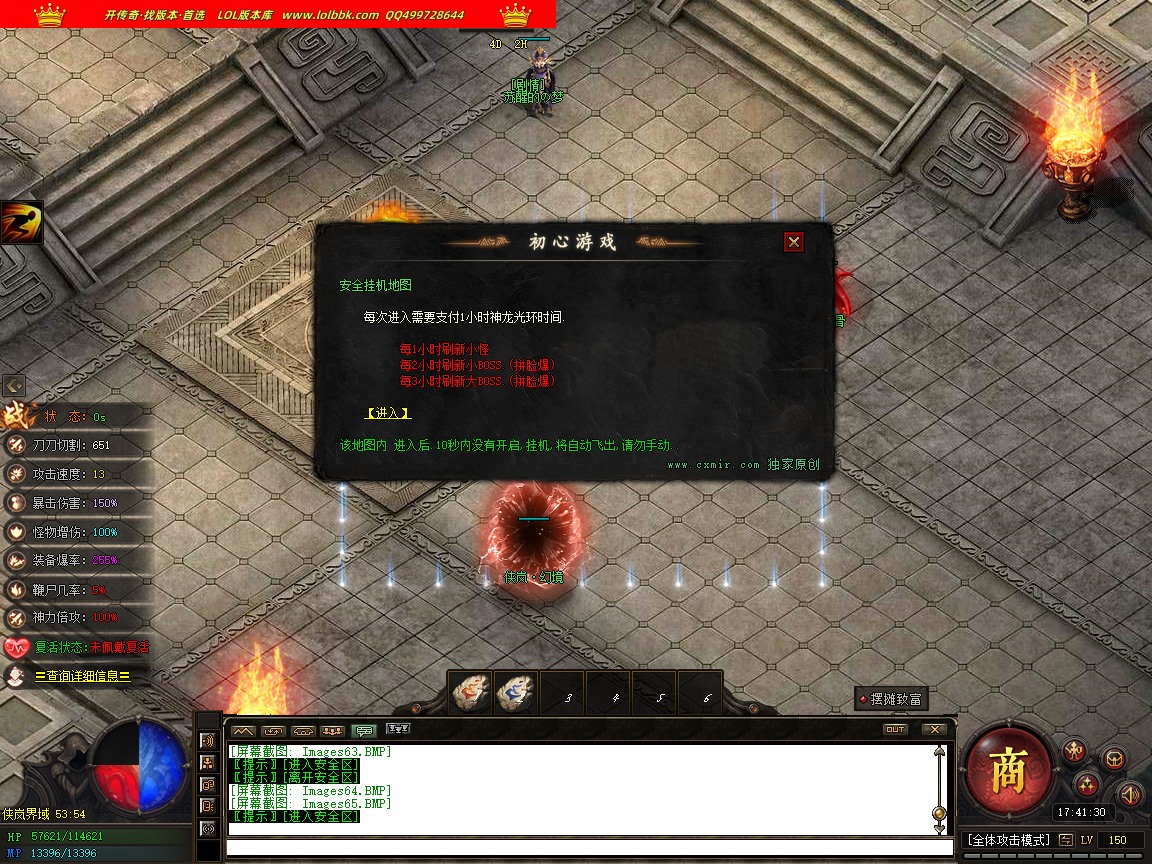Close the 初心游戏 dialog window
Screen dimensions: 1152x864
coord(793,242)
